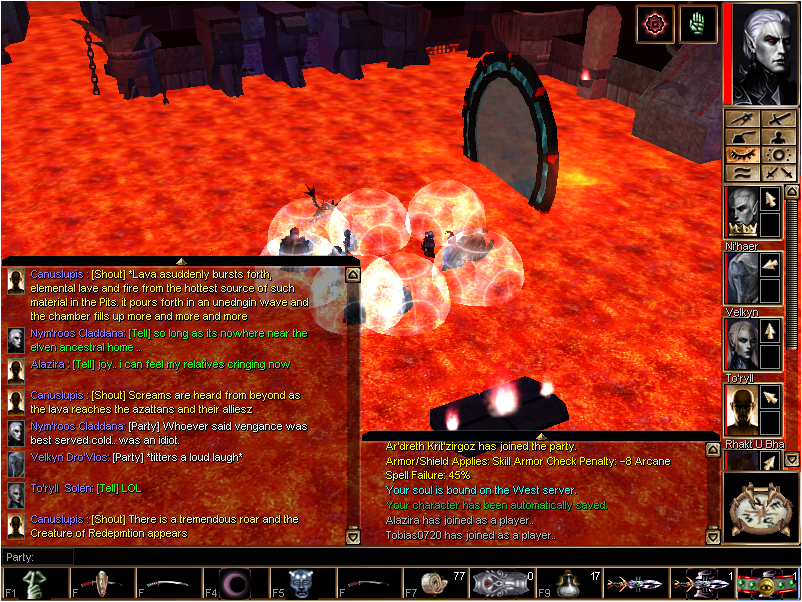The width and height of the screenshot is (802, 602).
Task: Use the F7 bandage roll quickslot
Action: tap(437, 584)
